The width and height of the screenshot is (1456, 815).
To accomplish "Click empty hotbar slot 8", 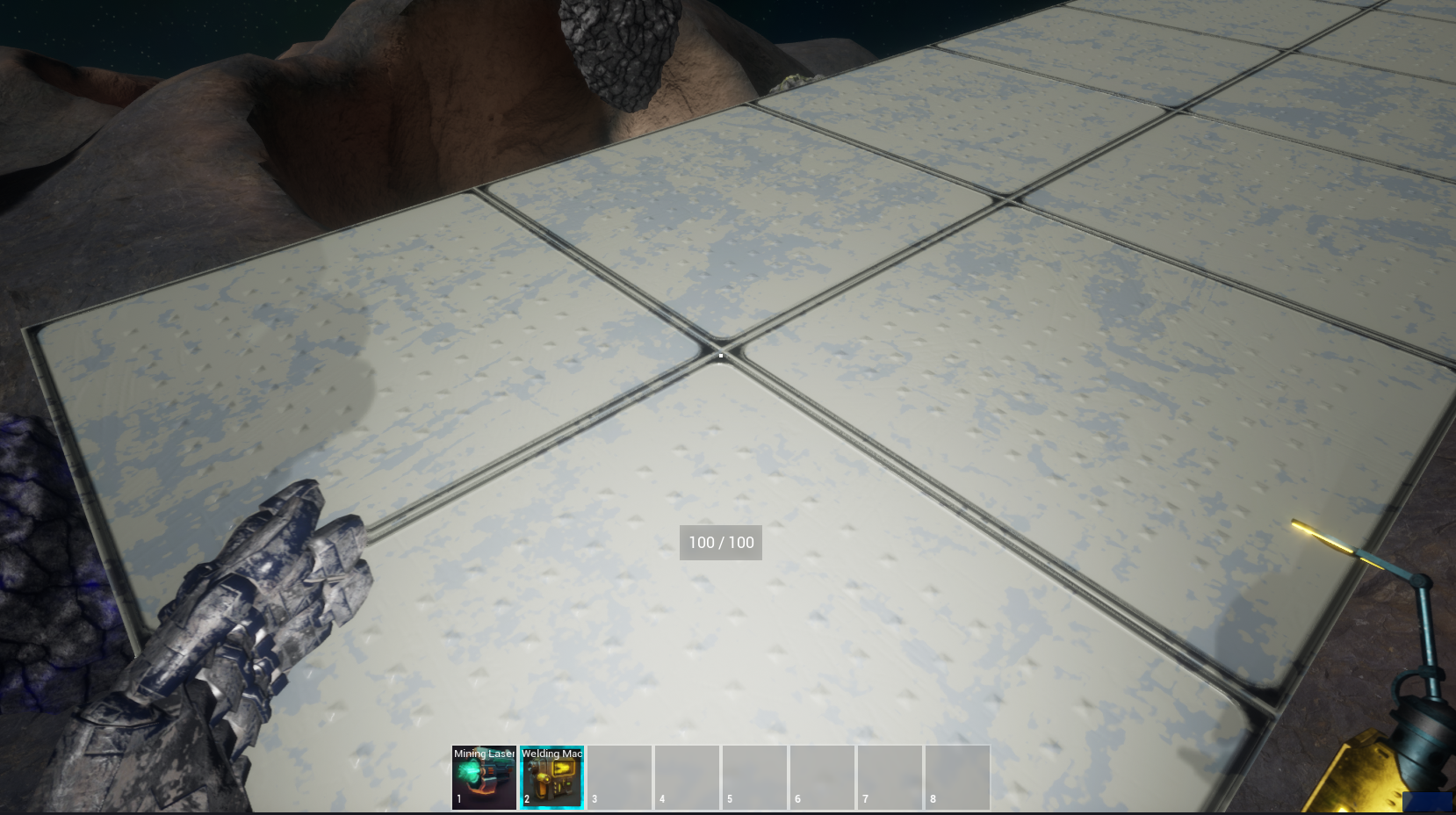I will point(957,776).
